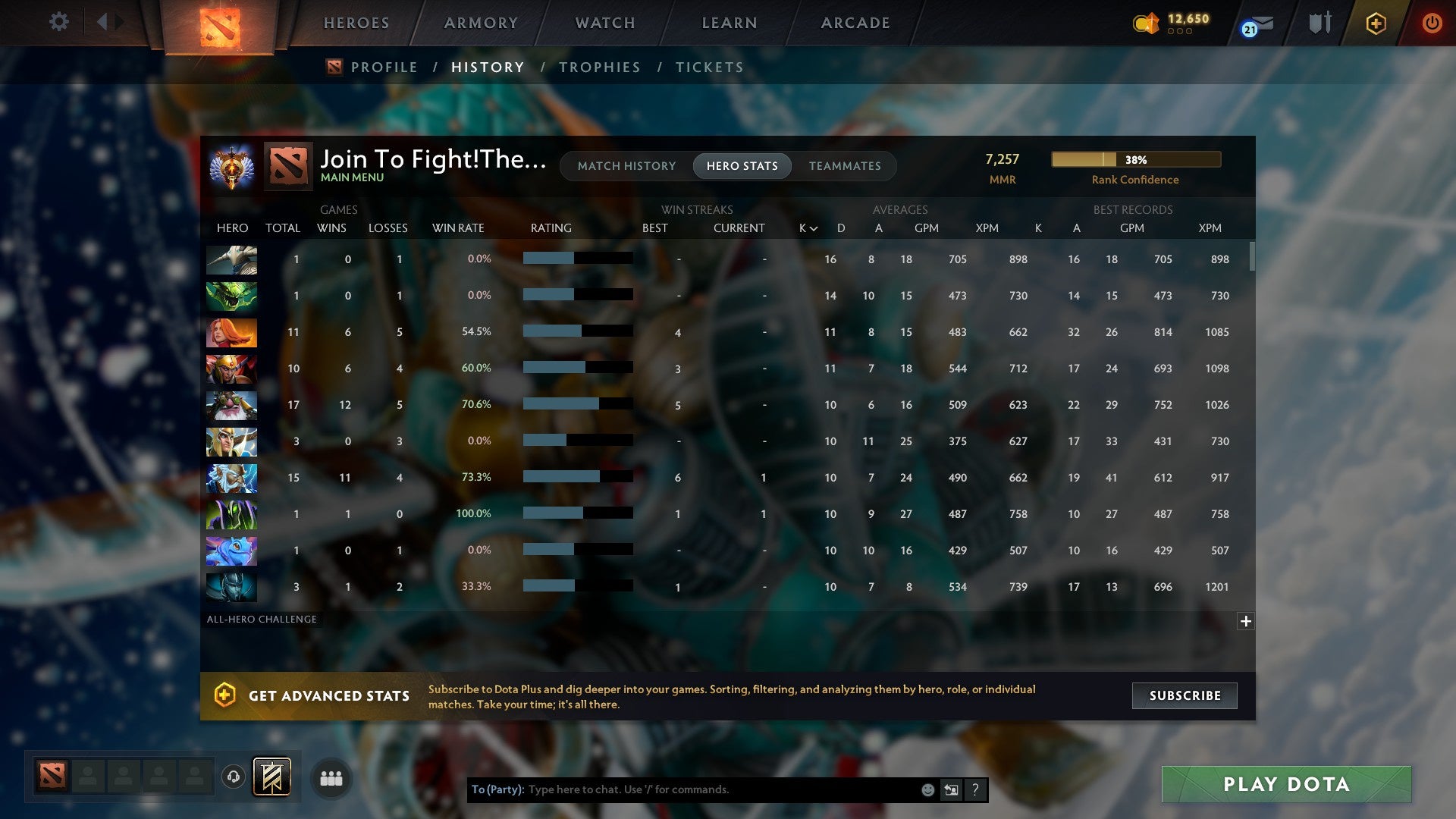Screen dimensions: 1456x819
Task: Switch to the TEAMMATES tab
Action: pos(845,166)
